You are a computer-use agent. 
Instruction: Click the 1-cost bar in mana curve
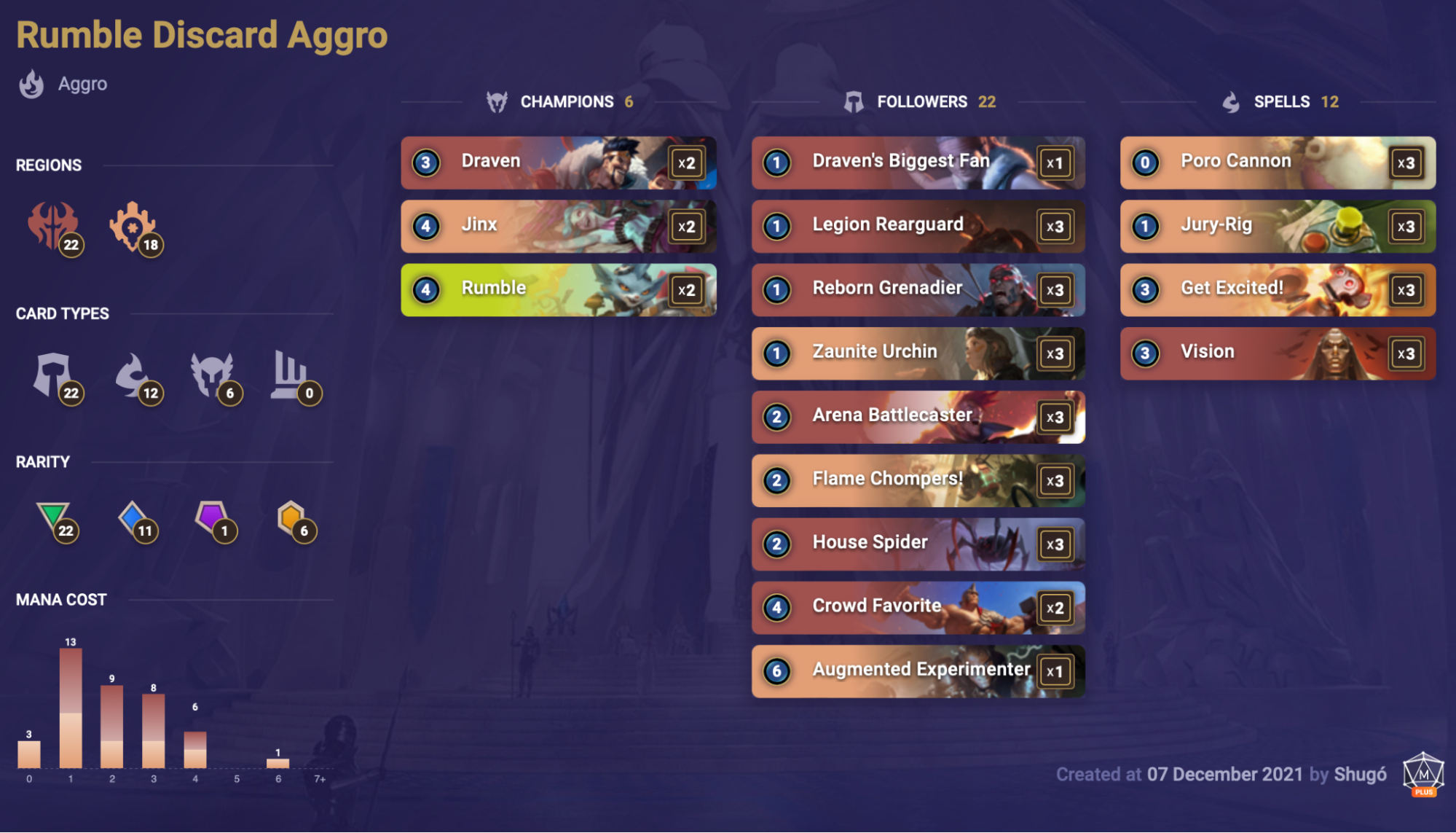click(70, 707)
